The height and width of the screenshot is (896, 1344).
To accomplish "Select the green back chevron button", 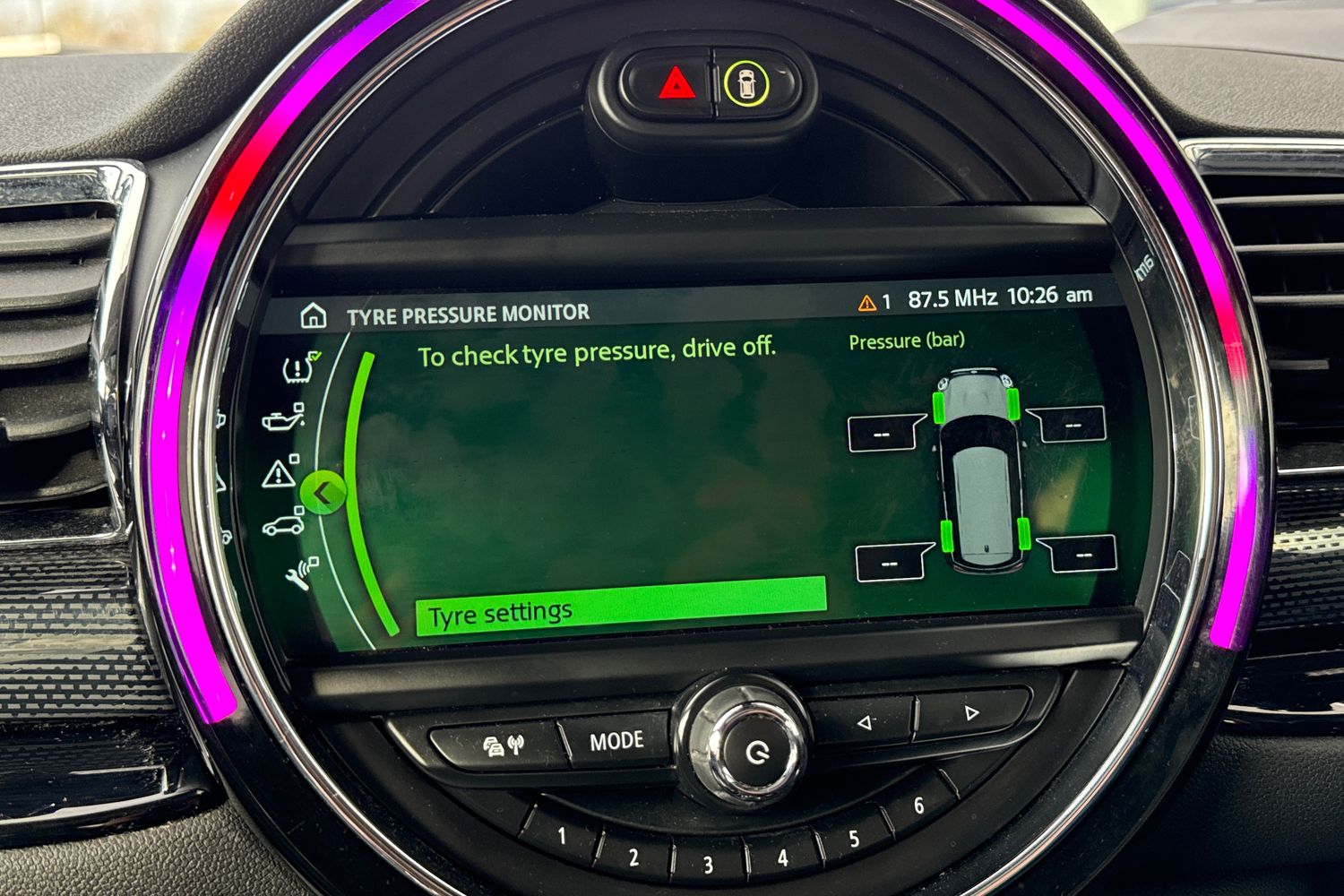I will (323, 492).
